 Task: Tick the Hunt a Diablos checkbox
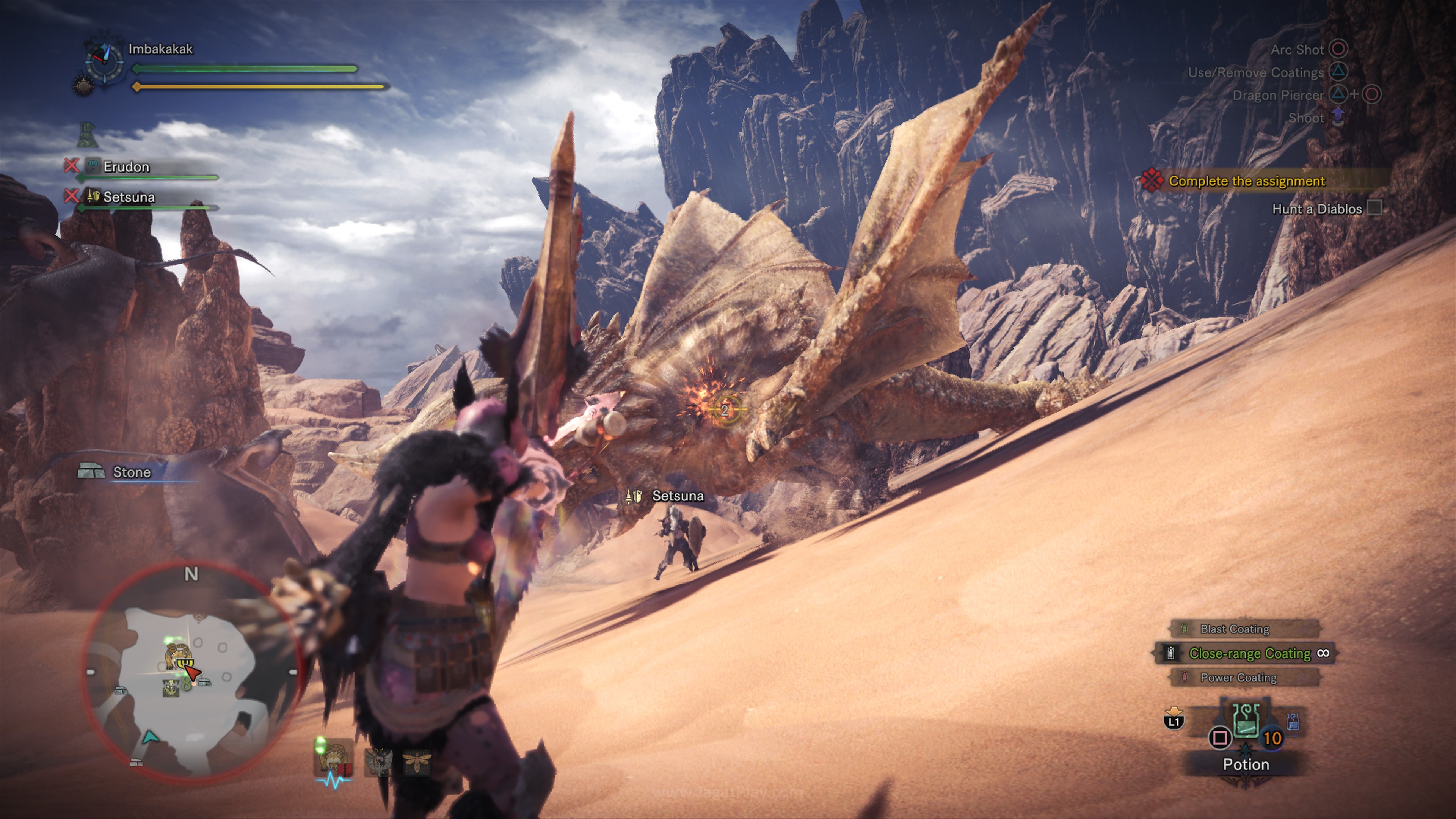1374,208
